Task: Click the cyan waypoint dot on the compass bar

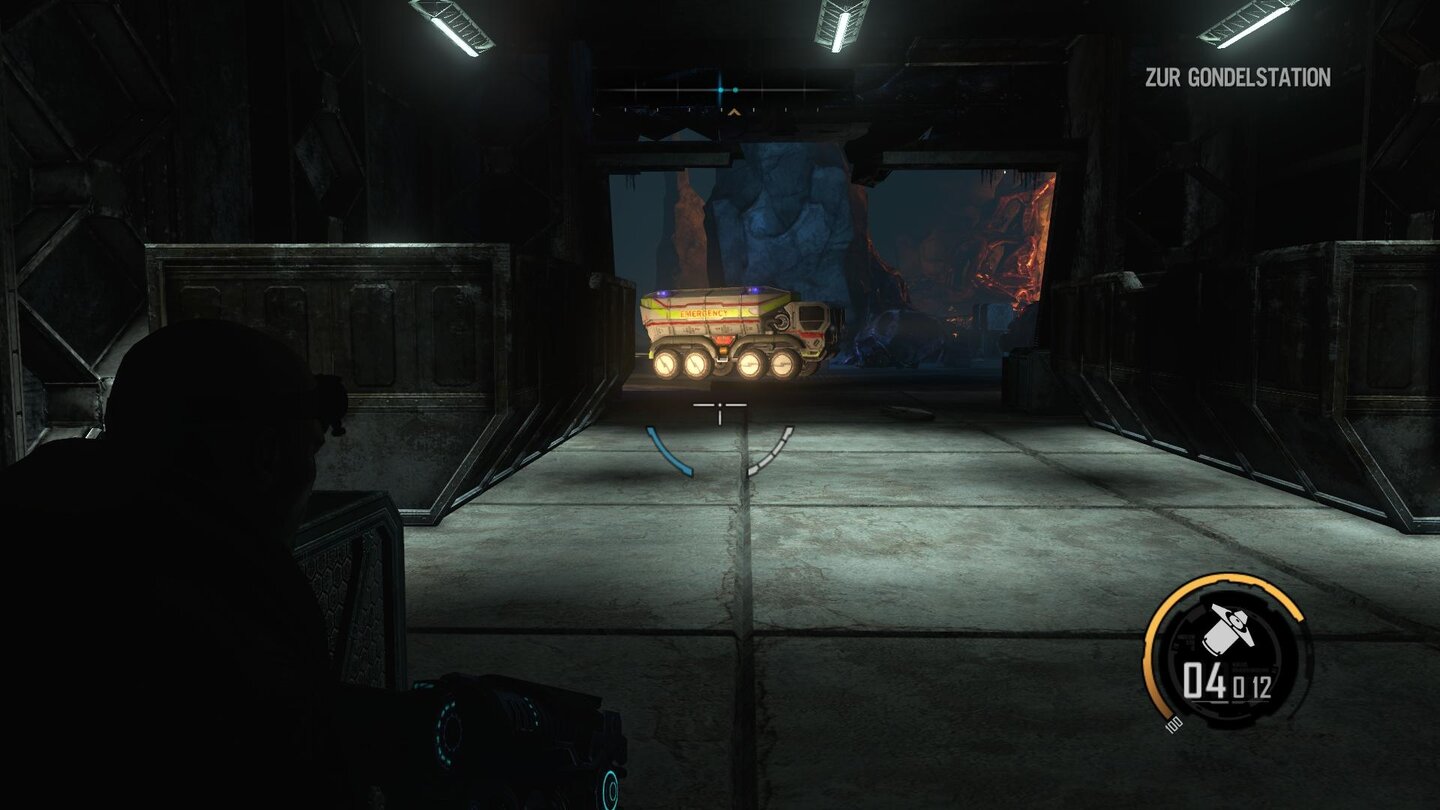Action: pos(720,90)
